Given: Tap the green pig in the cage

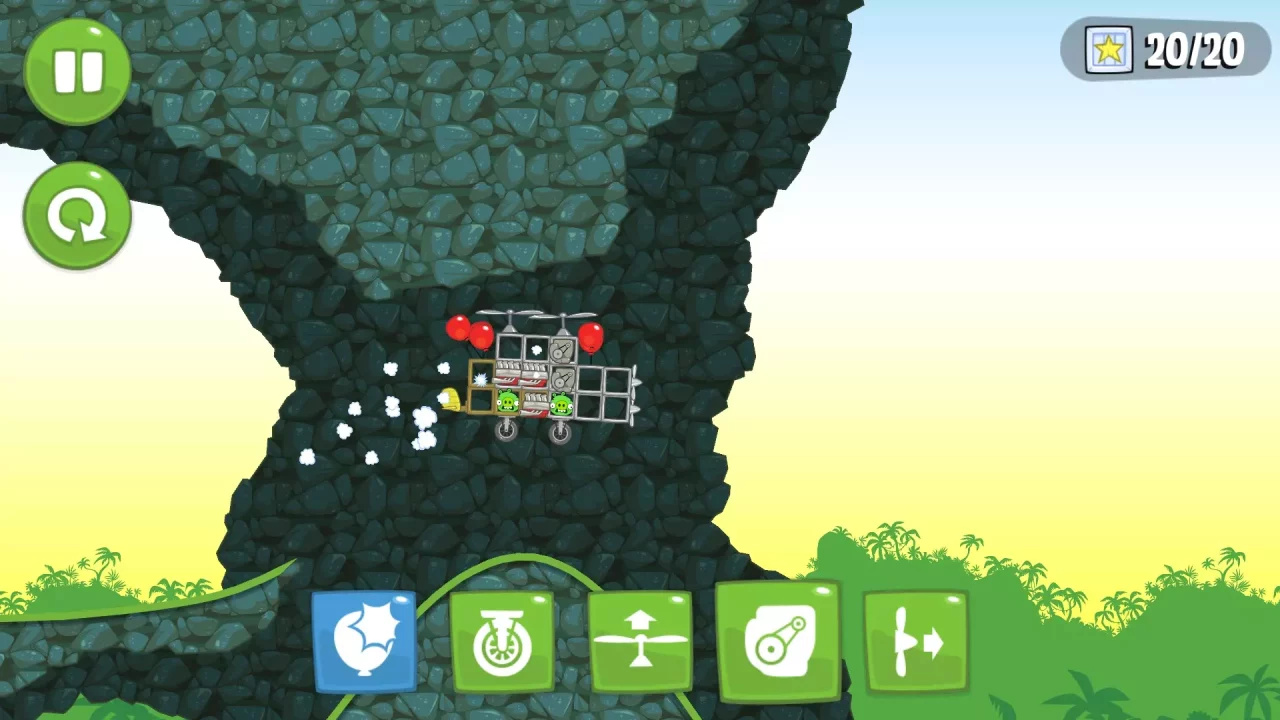Looking at the screenshot, I should coord(508,401).
